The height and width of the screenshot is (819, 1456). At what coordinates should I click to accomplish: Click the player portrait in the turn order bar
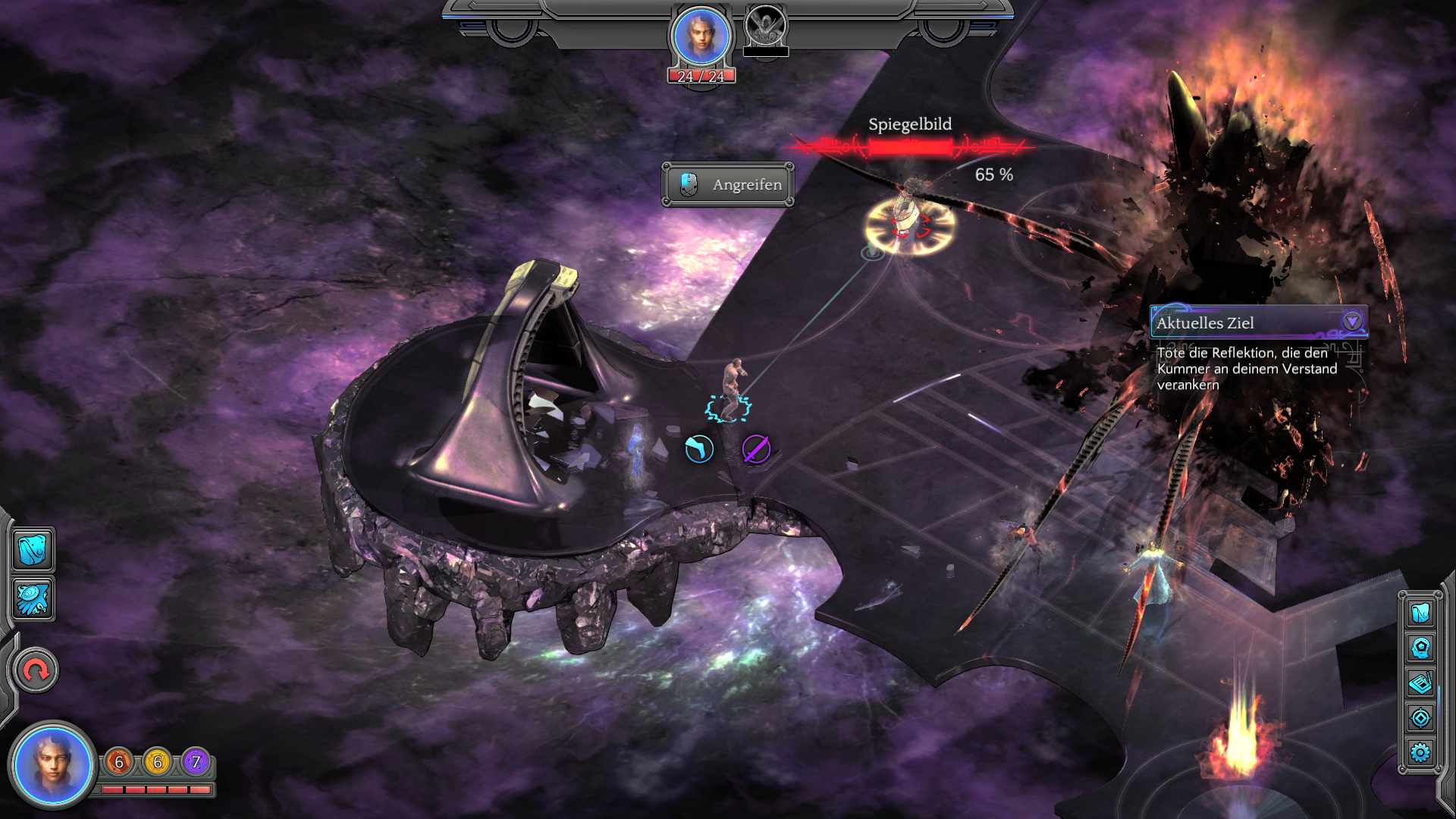(701, 36)
